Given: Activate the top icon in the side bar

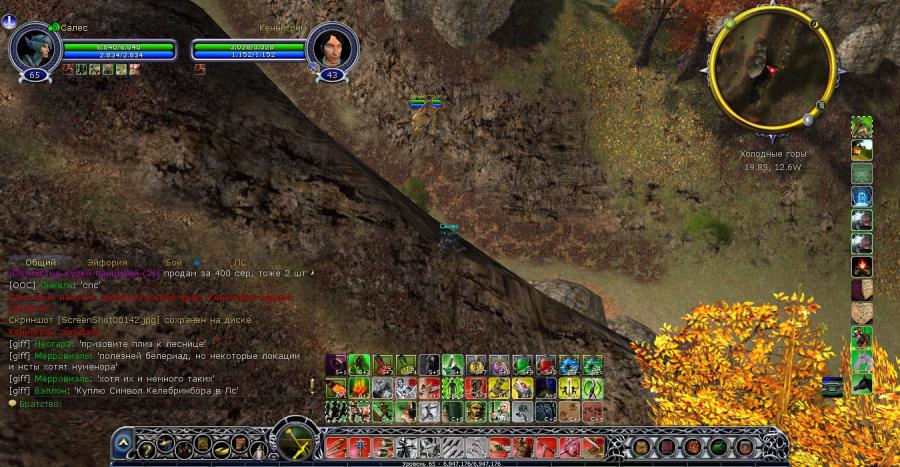Looking at the screenshot, I should click(x=861, y=127).
